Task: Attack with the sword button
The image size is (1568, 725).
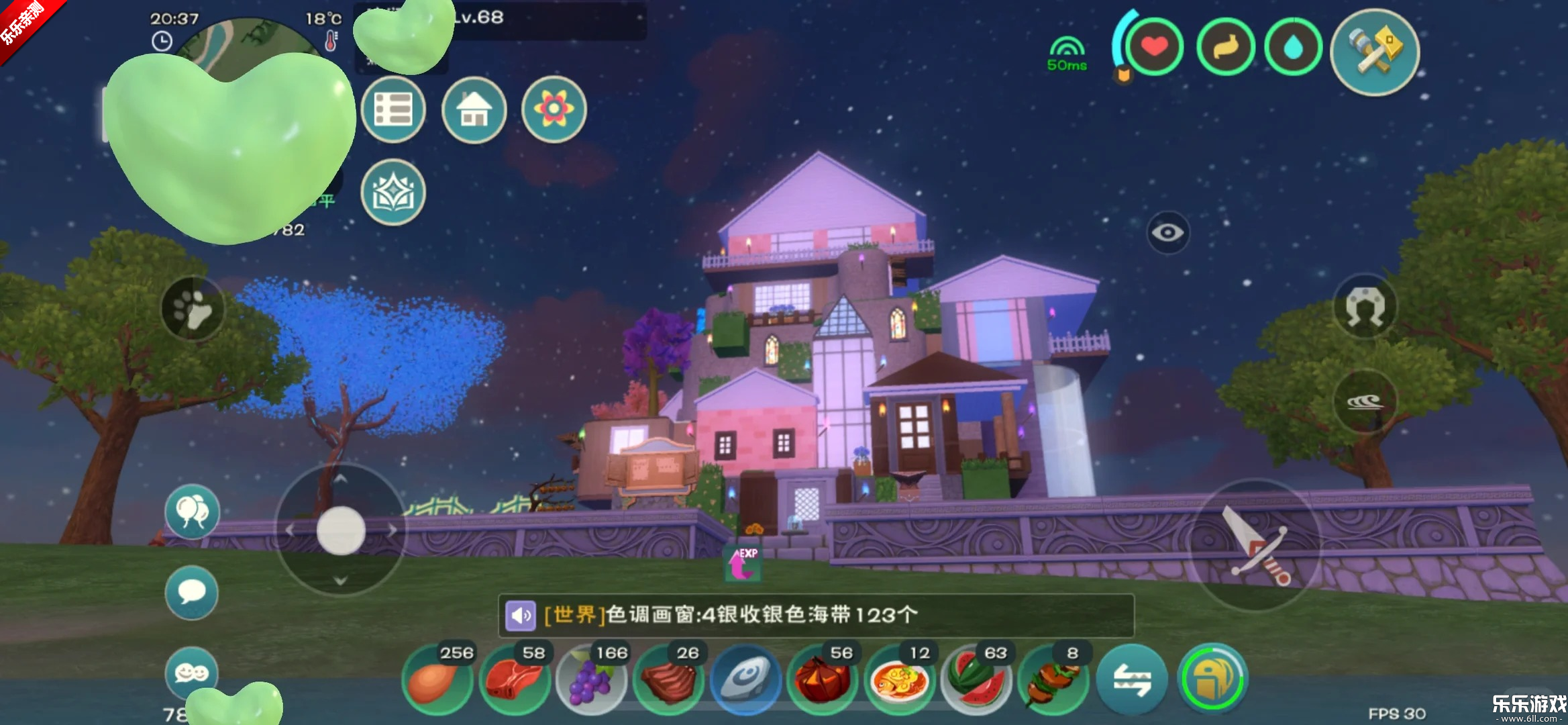Action: click(1255, 545)
